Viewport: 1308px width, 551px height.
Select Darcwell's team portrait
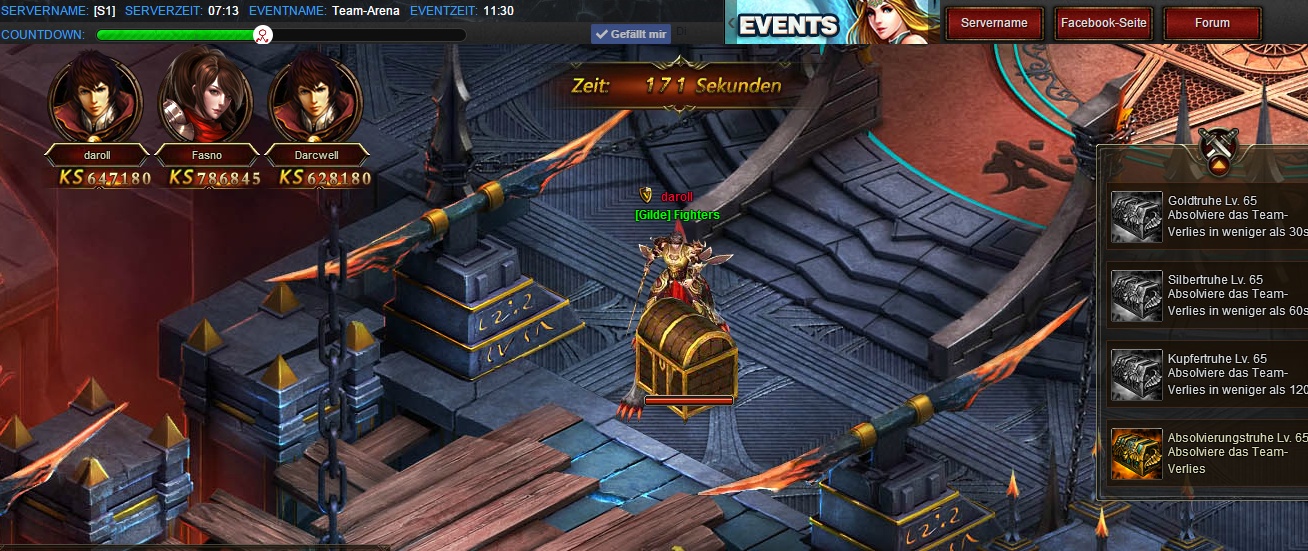pos(314,98)
